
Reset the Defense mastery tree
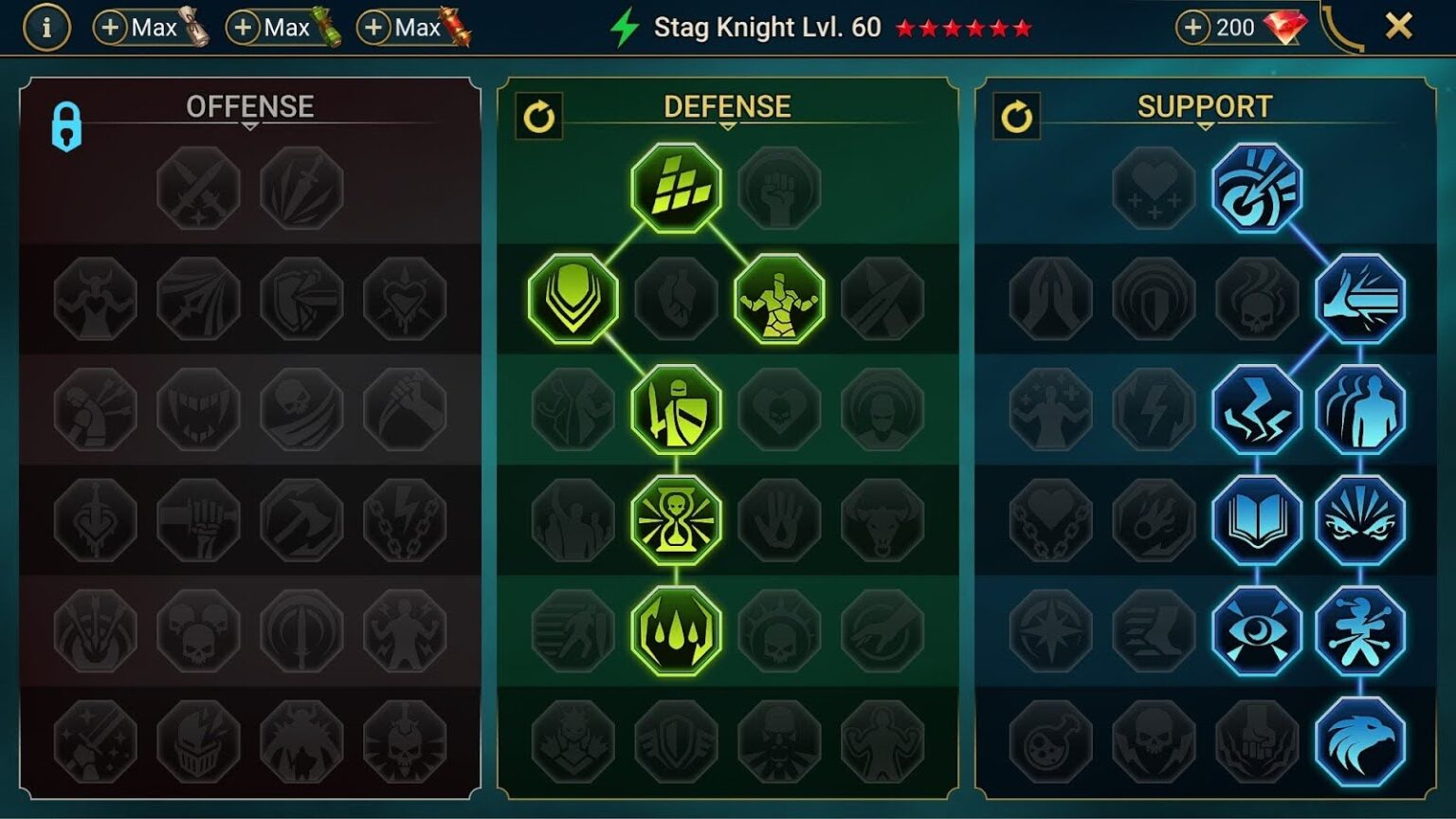(x=538, y=115)
